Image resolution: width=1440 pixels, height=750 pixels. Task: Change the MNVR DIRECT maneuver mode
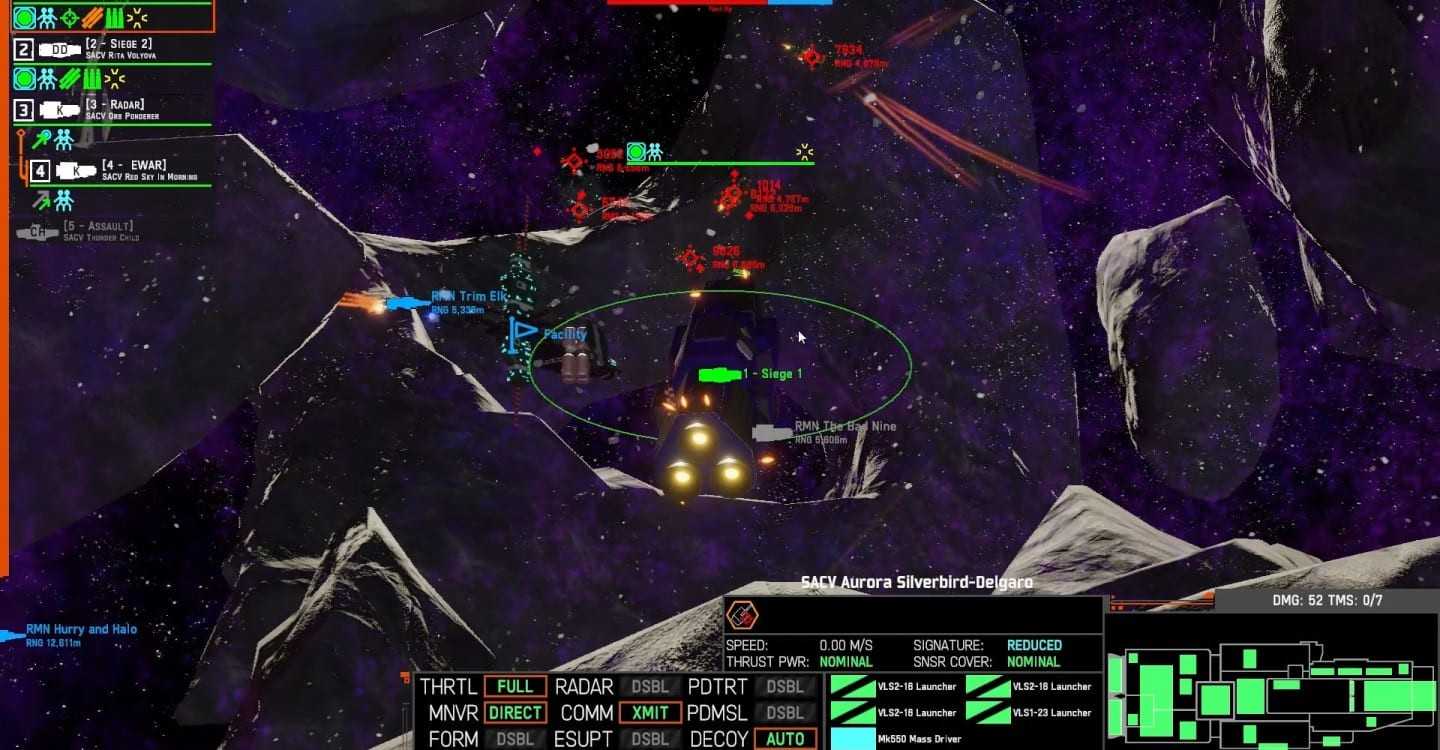pyautogui.click(x=515, y=713)
